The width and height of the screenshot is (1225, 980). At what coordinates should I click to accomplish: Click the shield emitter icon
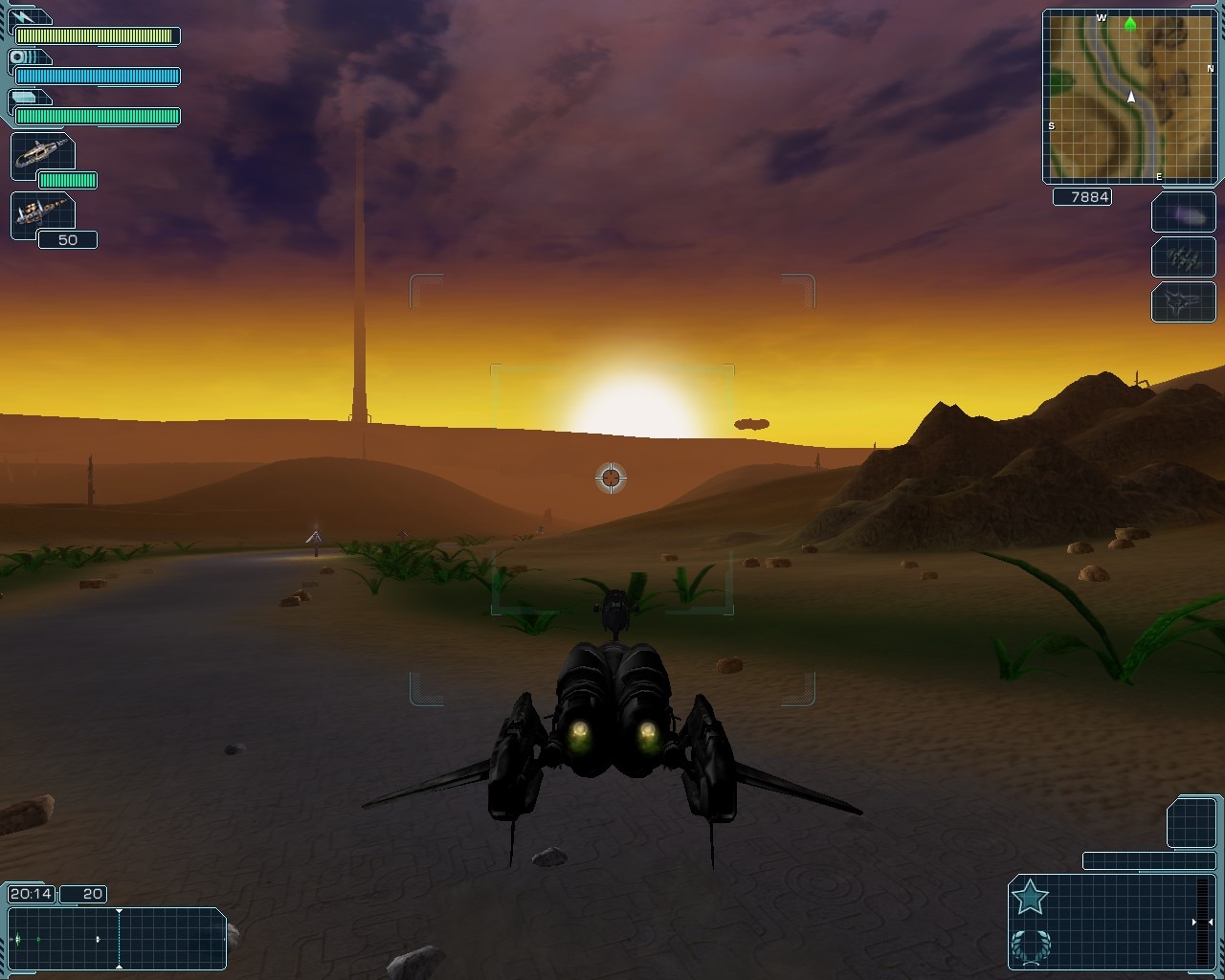23,57
